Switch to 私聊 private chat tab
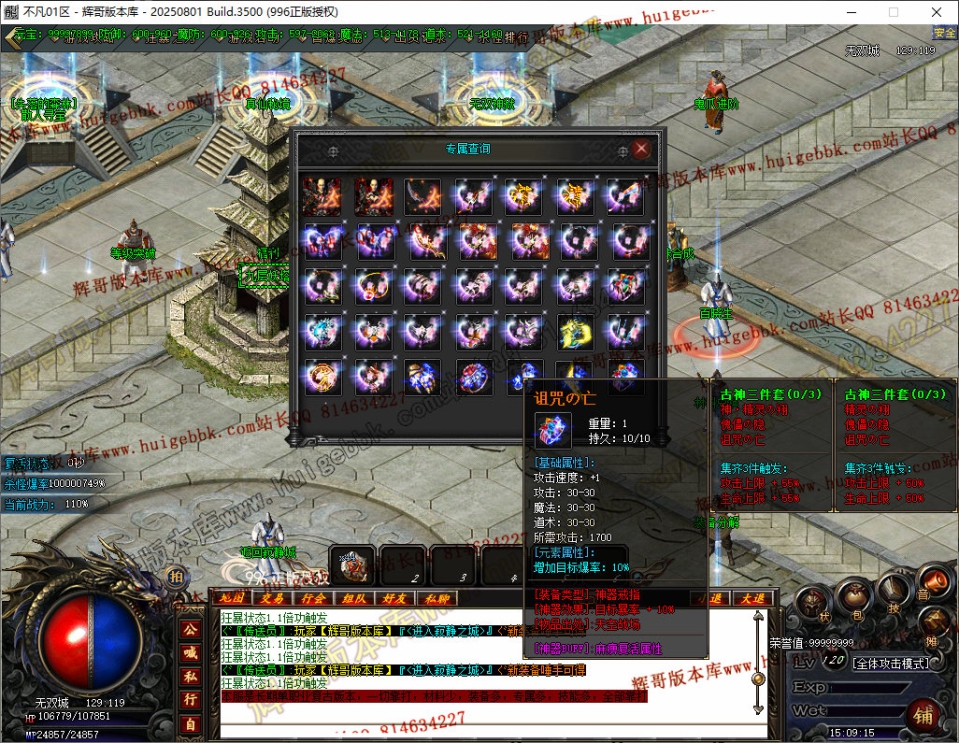The width and height of the screenshot is (959, 743). pos(435,598)
